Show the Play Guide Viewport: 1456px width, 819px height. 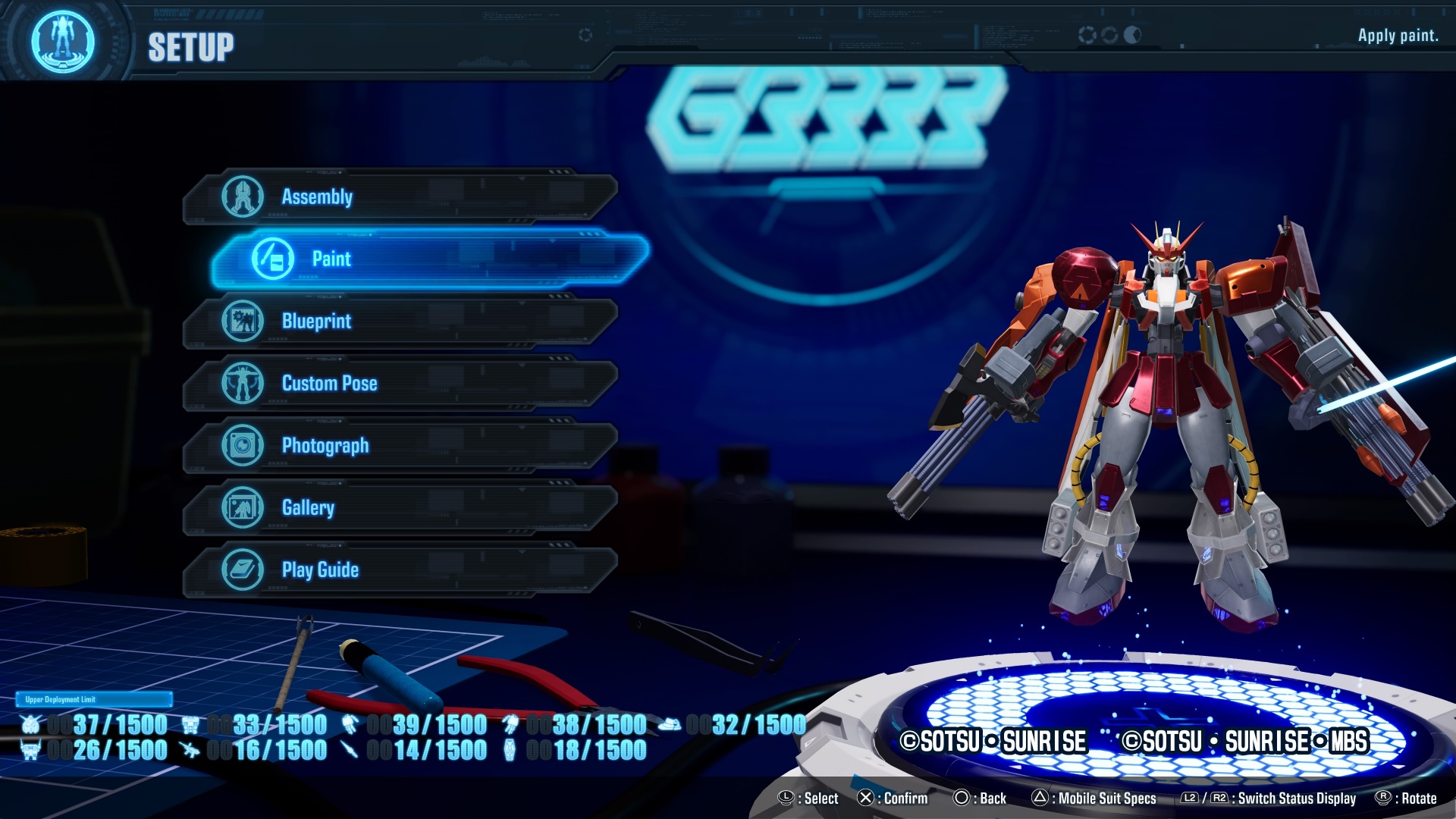coord(400,570)
